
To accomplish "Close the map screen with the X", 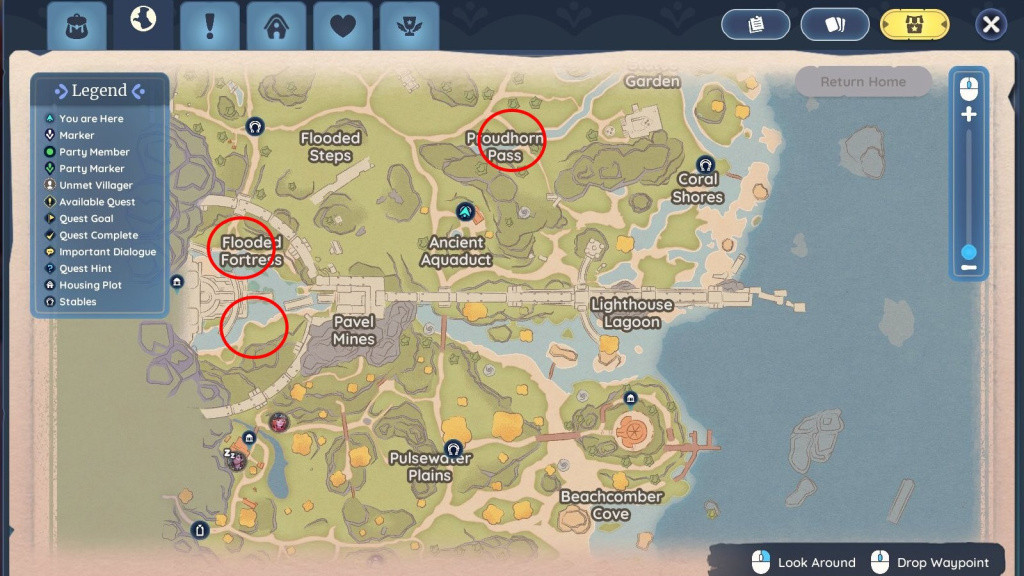I will 990,25.
